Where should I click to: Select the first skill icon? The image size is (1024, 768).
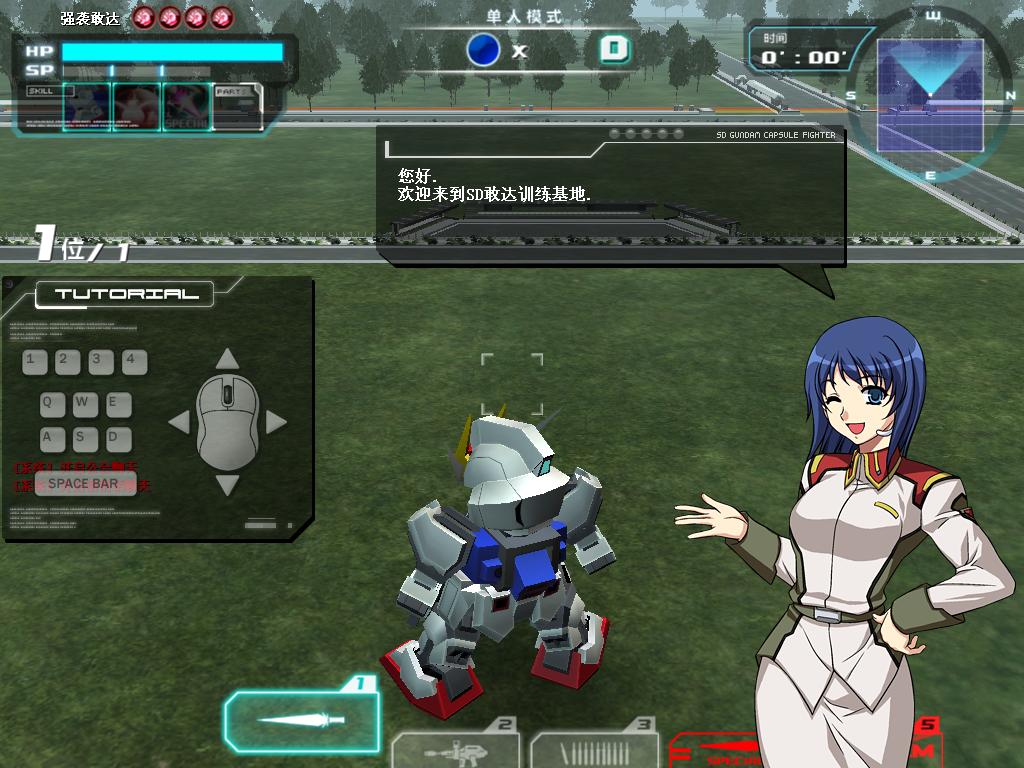(87, 106)
